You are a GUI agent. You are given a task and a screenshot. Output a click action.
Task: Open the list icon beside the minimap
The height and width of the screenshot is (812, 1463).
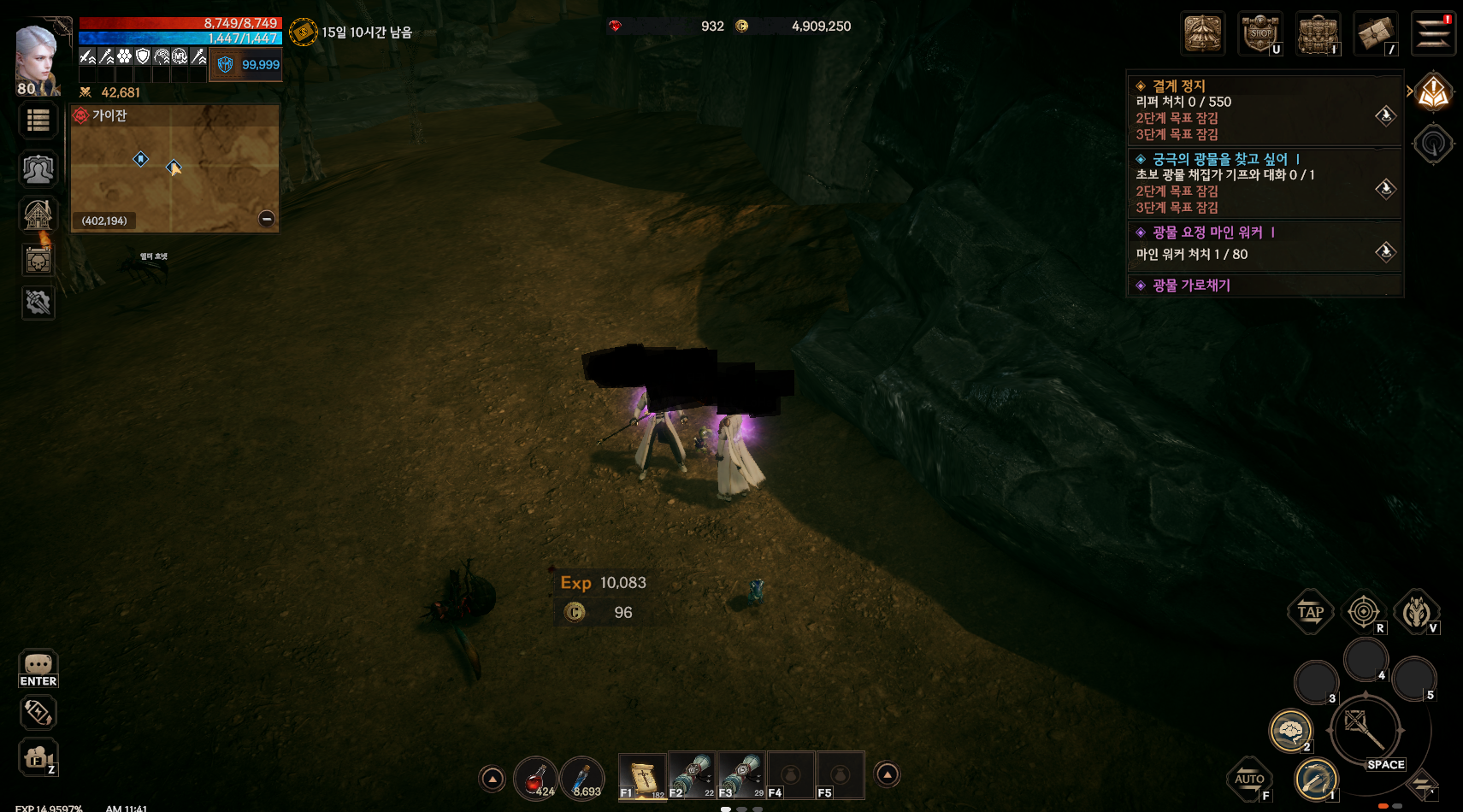[38, 121]
